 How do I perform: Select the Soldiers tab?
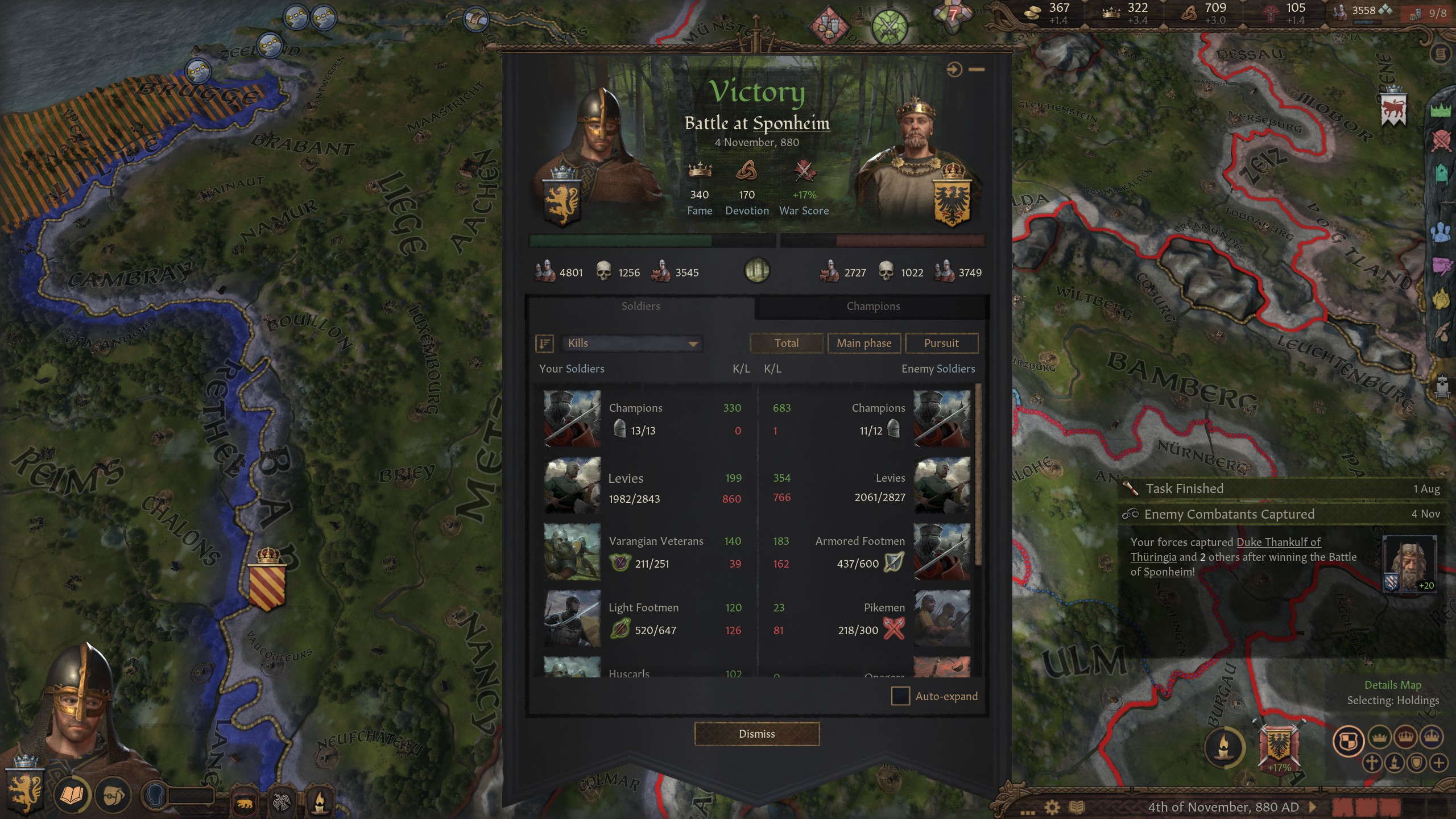tap(642, 306)
